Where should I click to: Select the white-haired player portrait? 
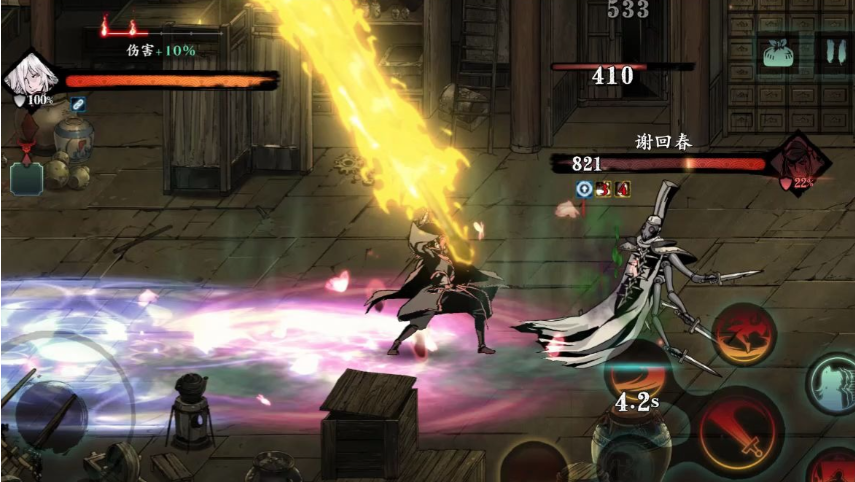27,77
